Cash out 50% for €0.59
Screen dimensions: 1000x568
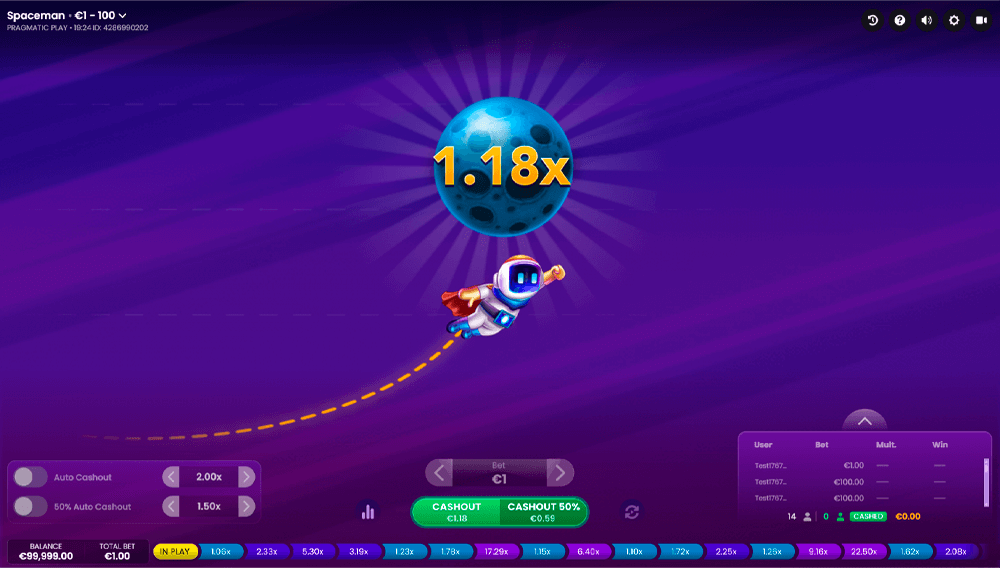543,512
